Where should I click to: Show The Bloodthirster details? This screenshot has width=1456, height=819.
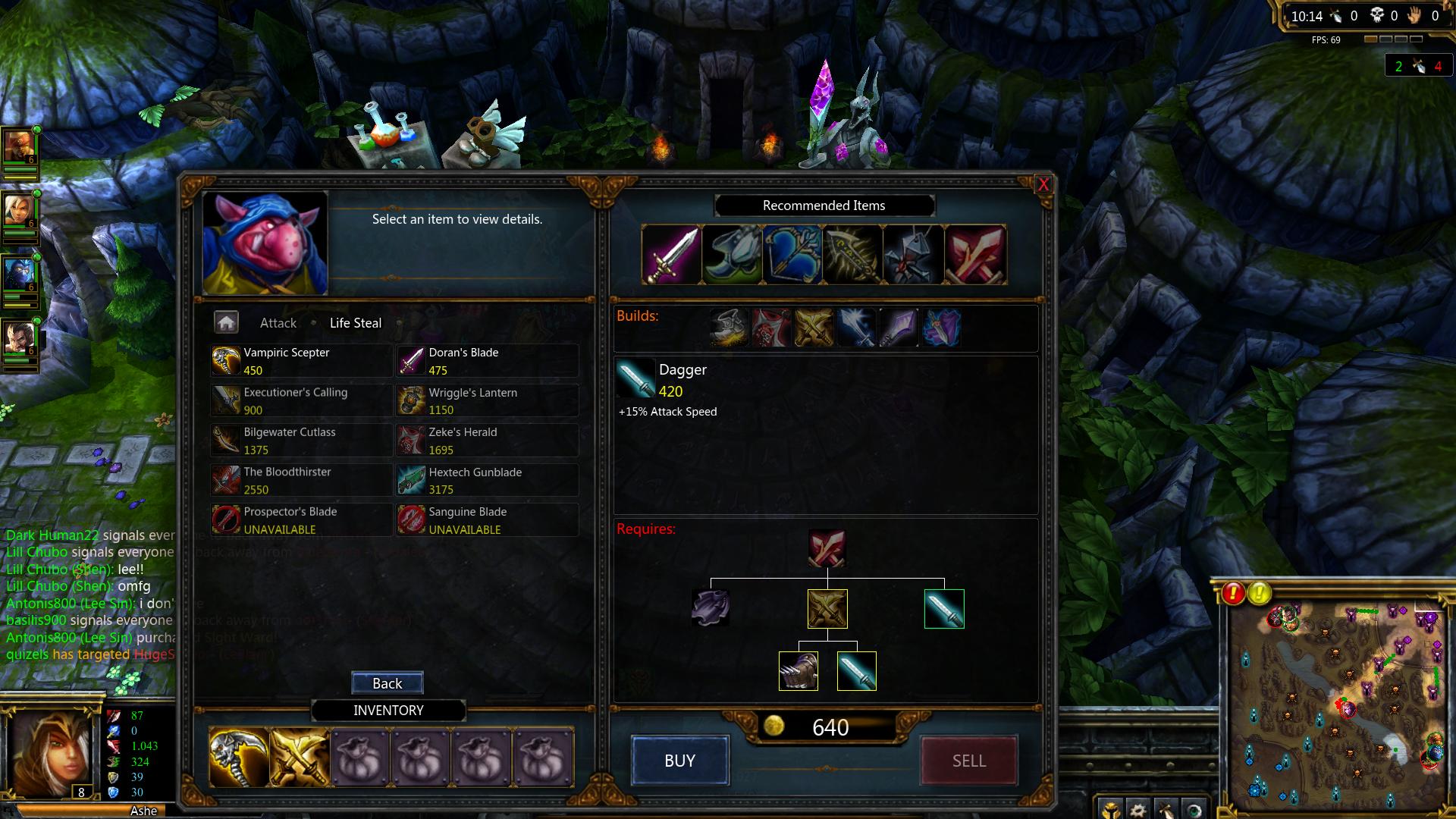[301, 480]
